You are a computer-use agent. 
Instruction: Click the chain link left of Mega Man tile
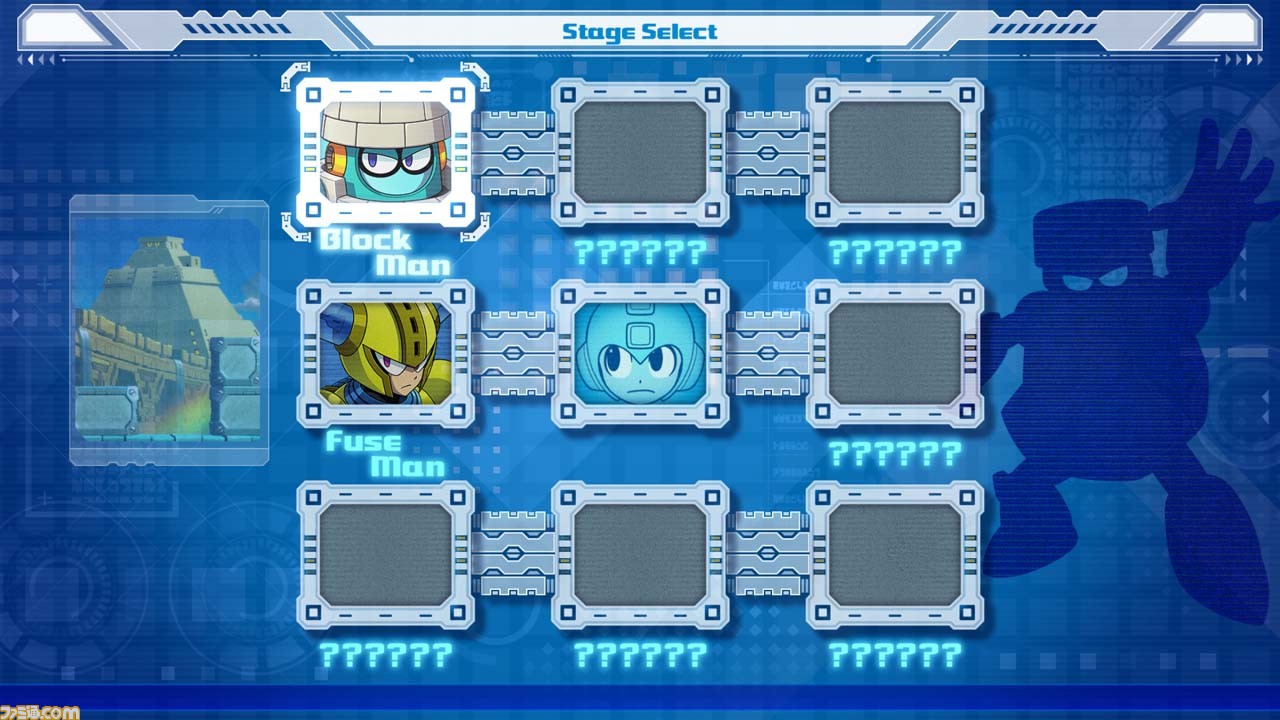point(512,355)
